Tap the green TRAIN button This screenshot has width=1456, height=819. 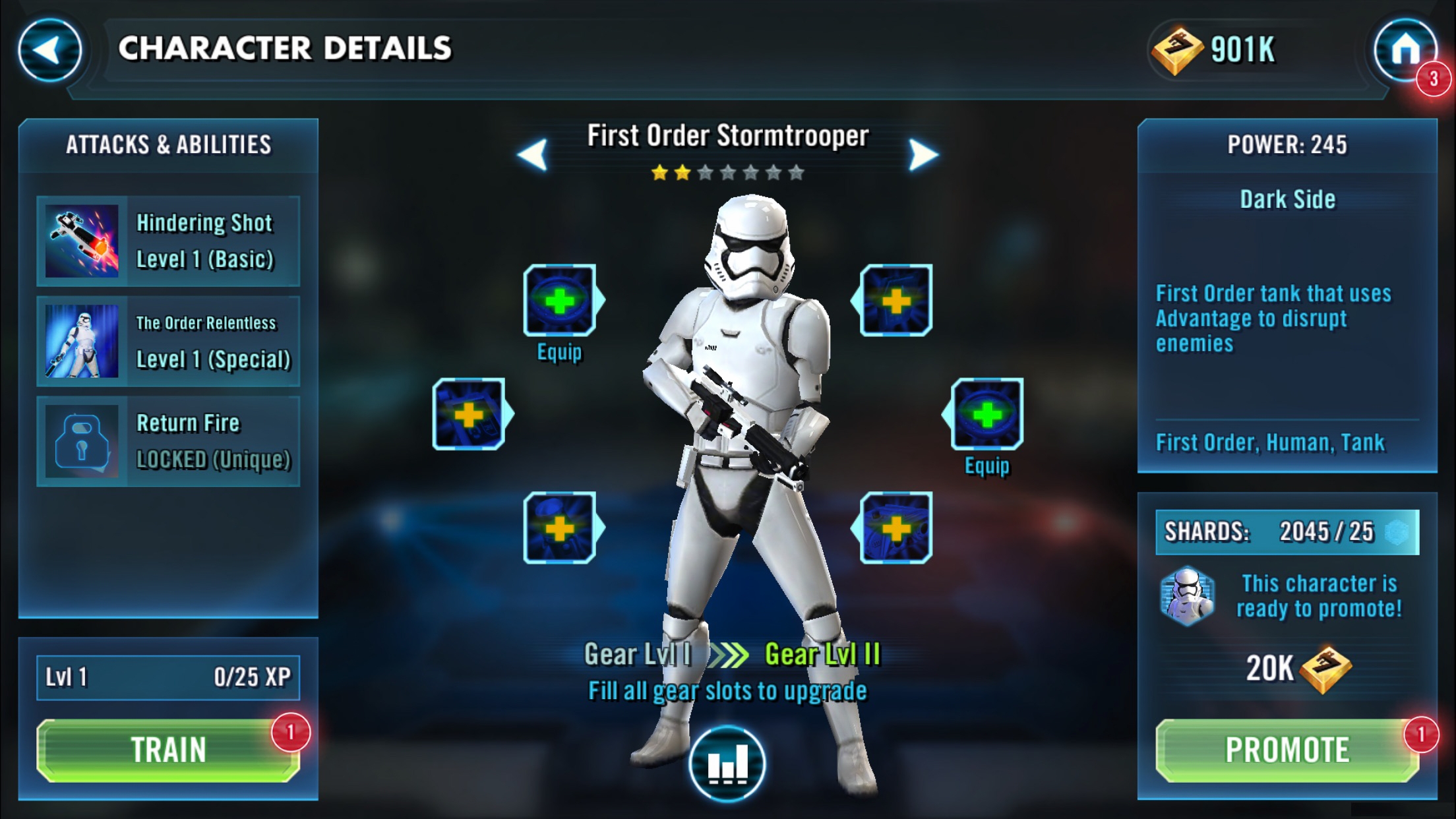click(168, 750)
